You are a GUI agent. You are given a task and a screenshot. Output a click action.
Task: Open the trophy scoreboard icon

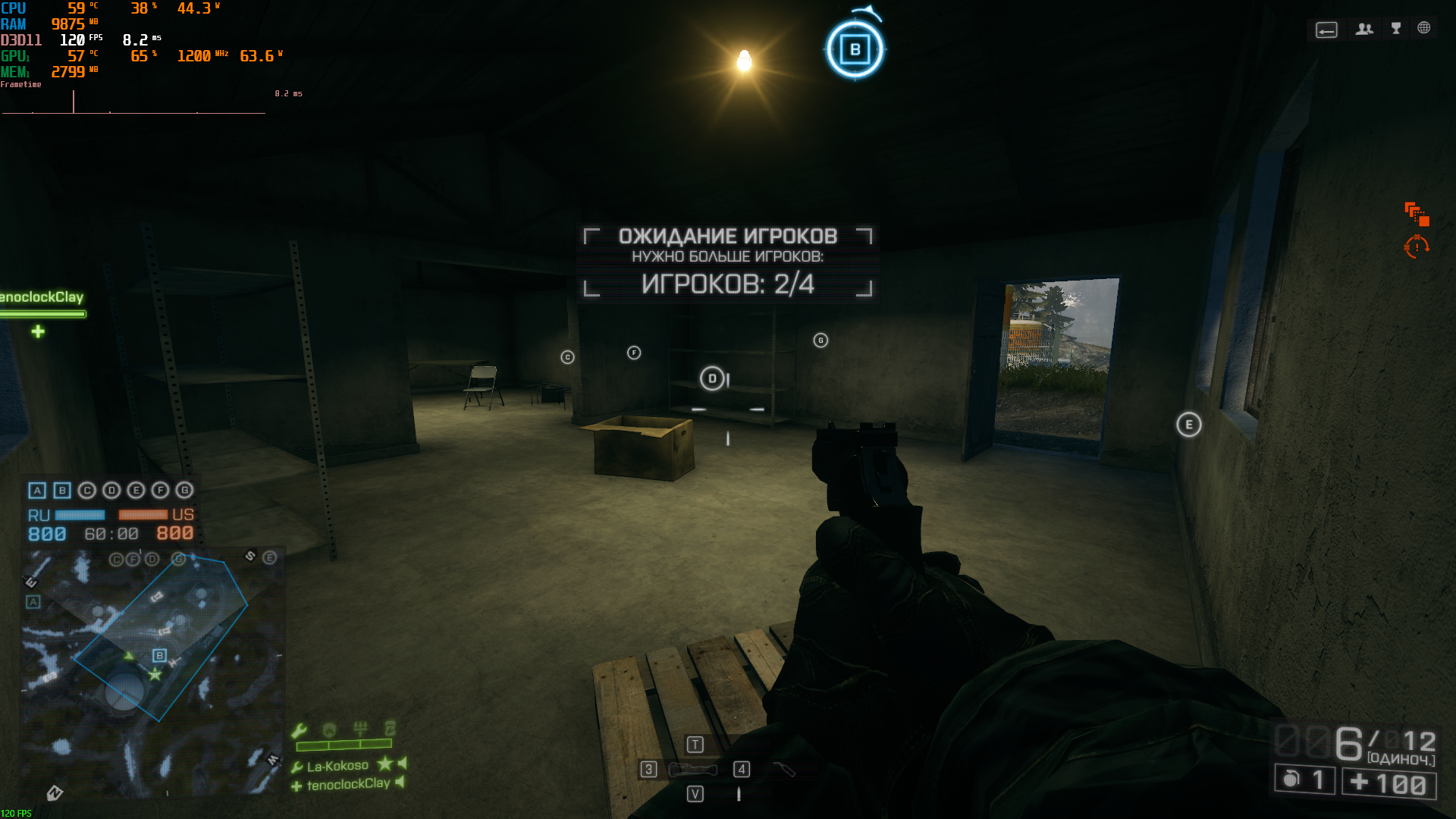1396,29
